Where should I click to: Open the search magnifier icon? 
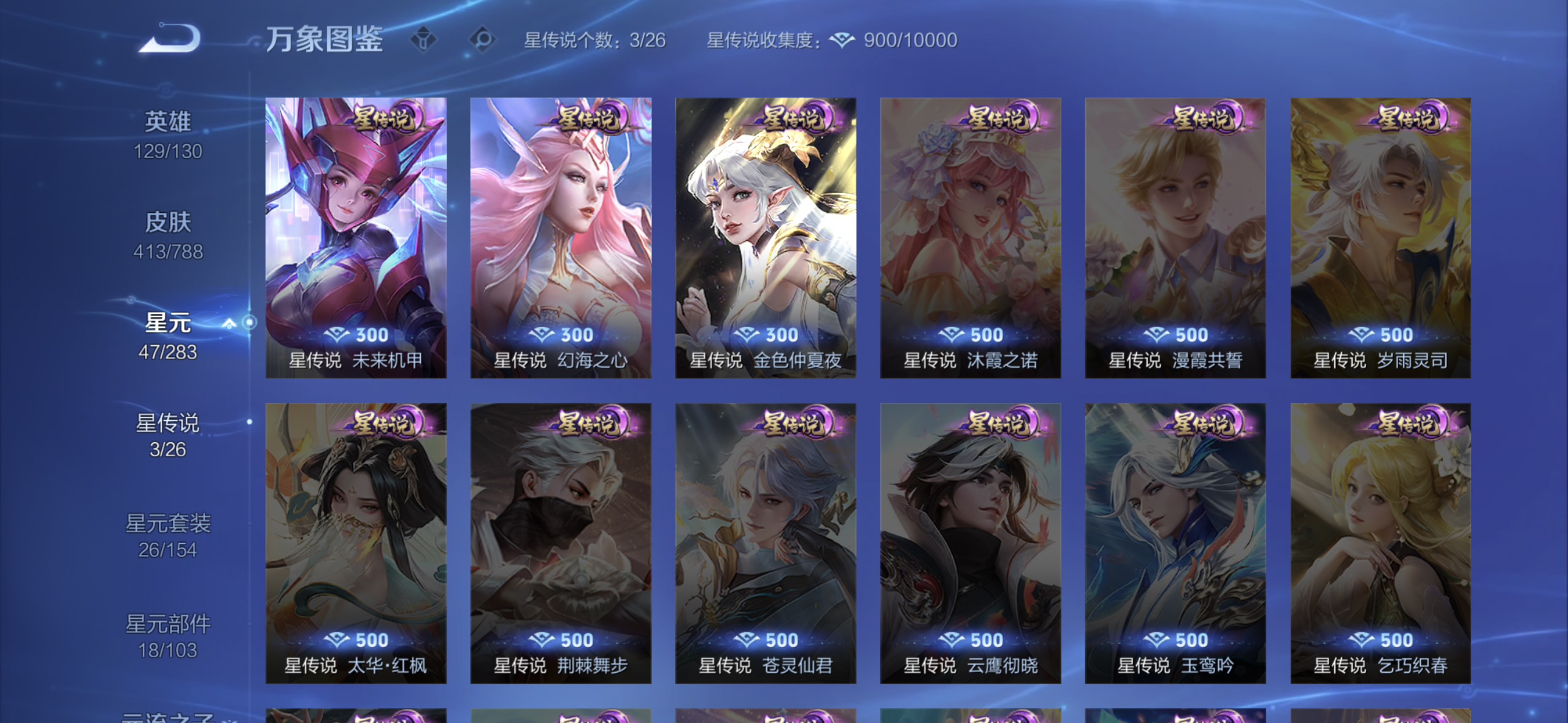click(482, 38)
